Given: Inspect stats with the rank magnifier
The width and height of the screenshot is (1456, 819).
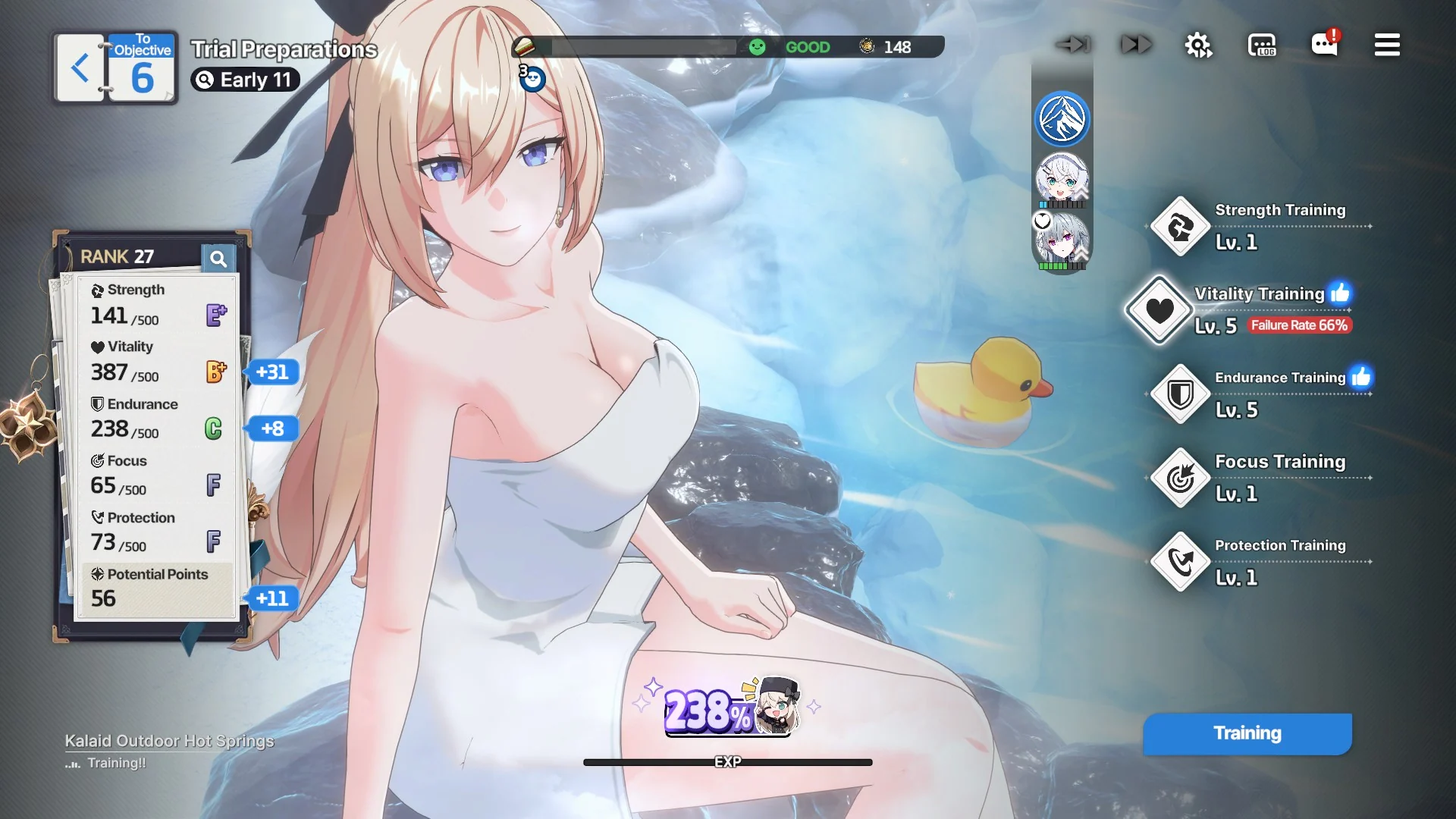Looking at the screenshot, I should (x=218, y=259).
